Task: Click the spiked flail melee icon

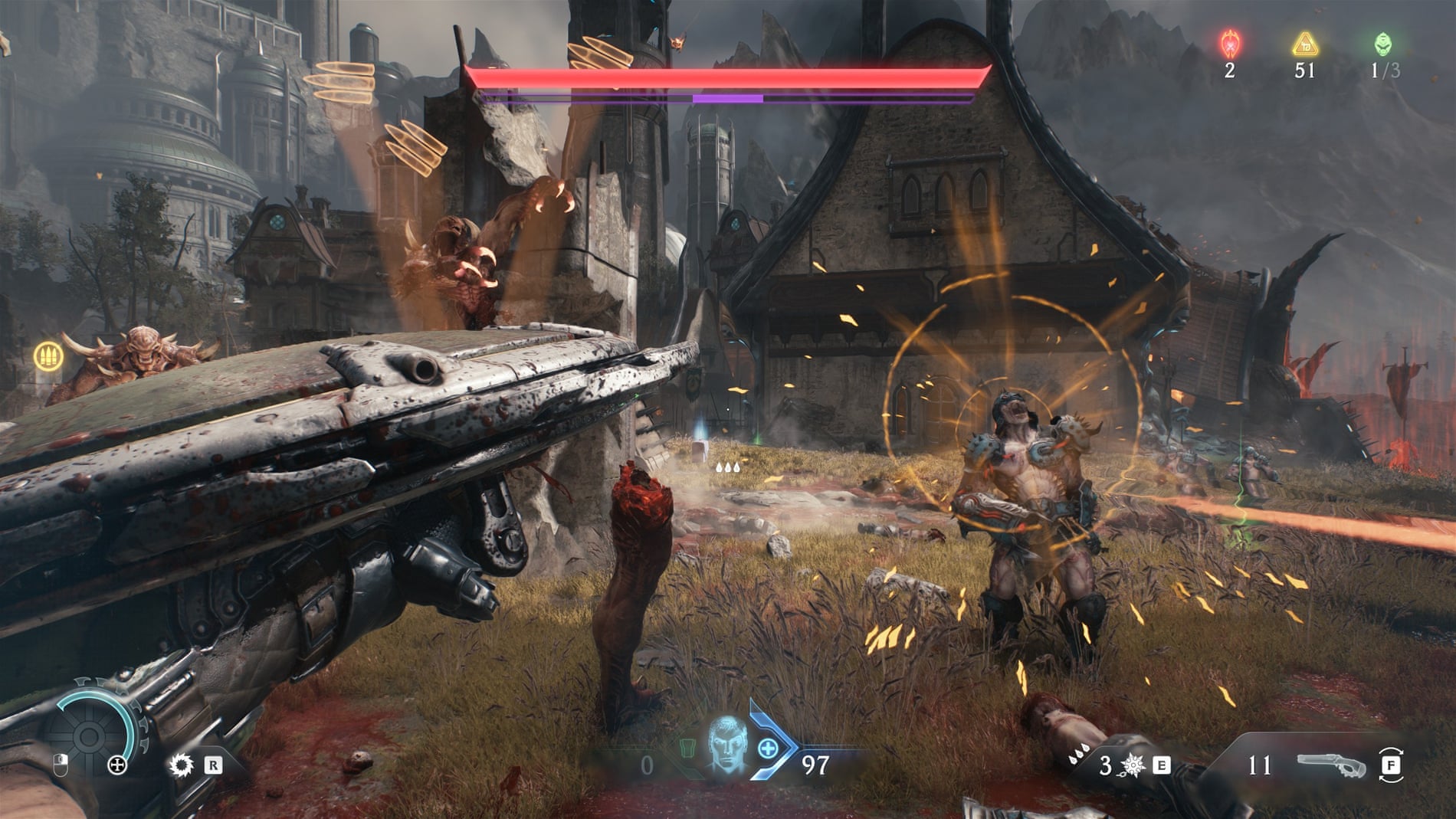Action: 1132,765
